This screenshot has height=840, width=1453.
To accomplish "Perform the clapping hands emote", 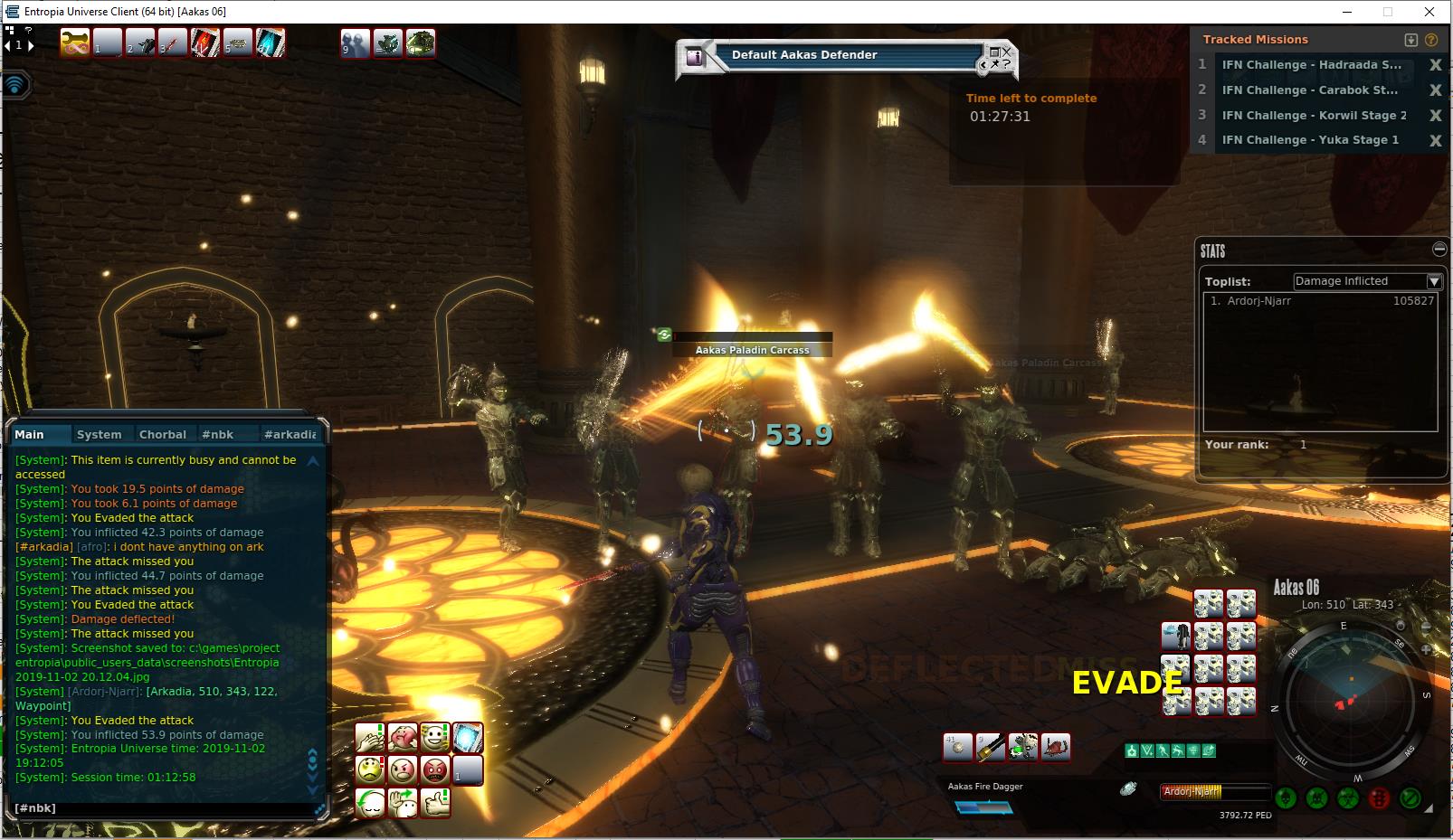I will click(370, 738).
